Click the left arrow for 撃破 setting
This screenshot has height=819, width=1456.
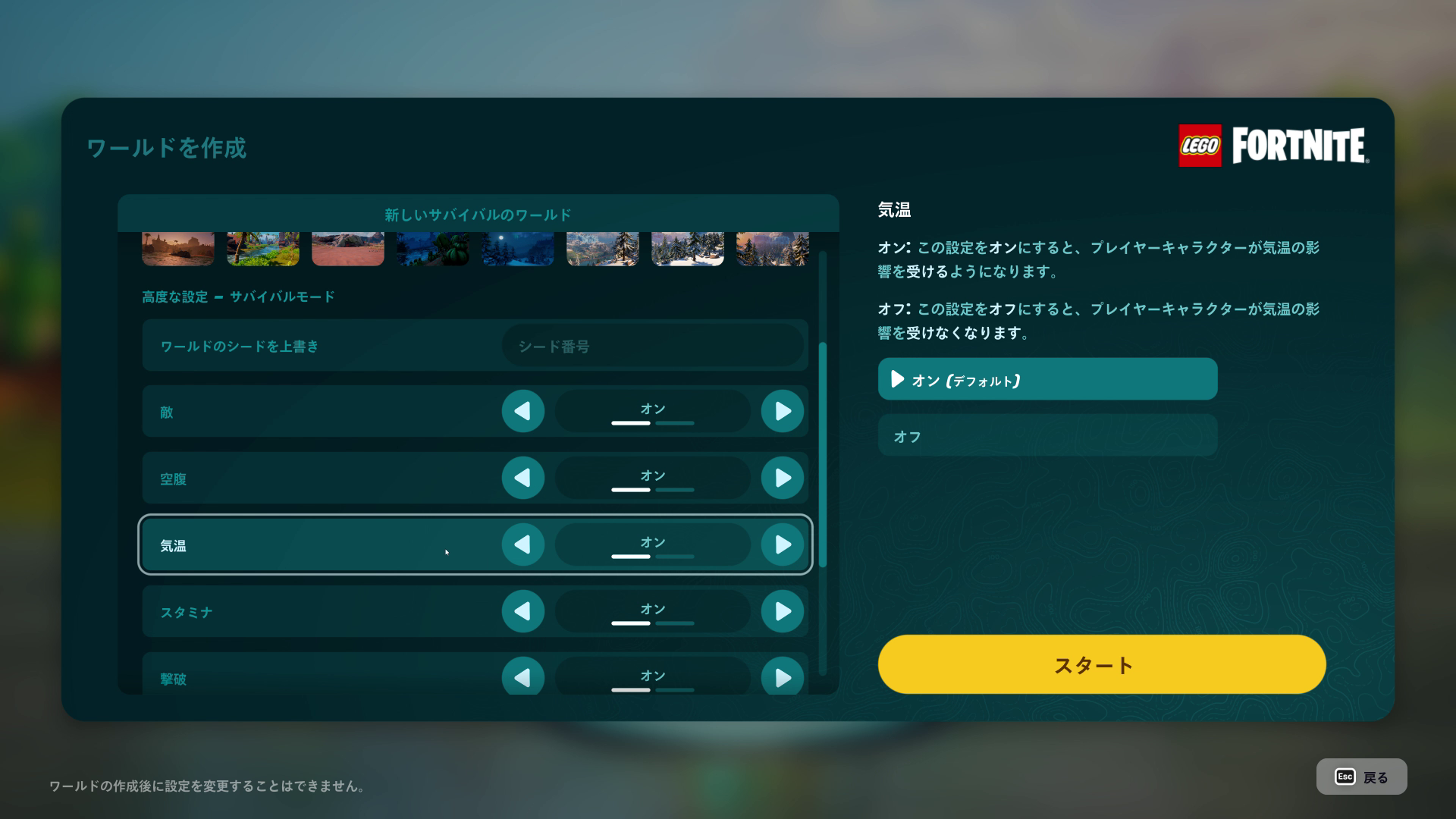tap(522, 677)
